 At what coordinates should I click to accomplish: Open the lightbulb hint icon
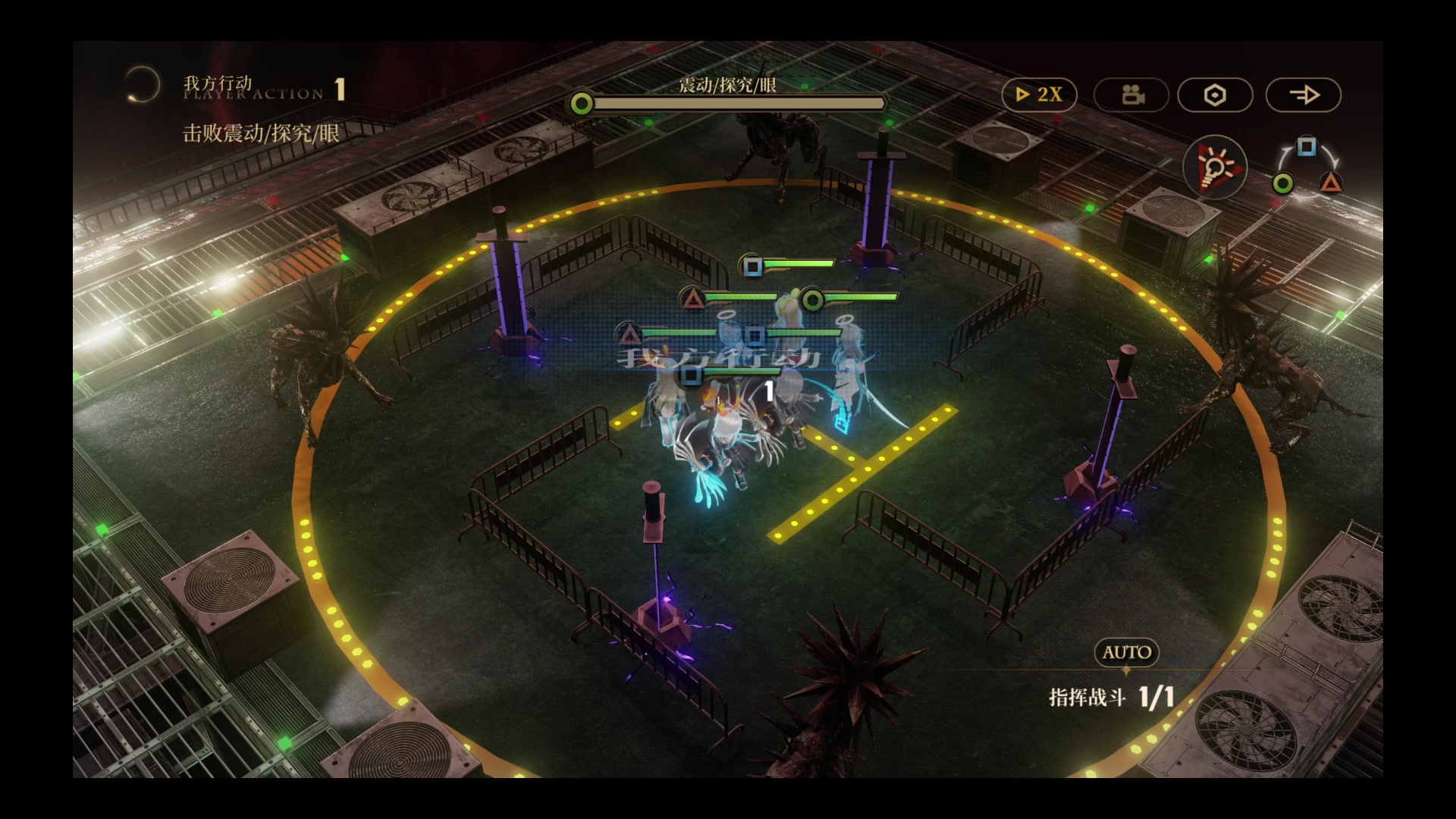pos(1215,166)
